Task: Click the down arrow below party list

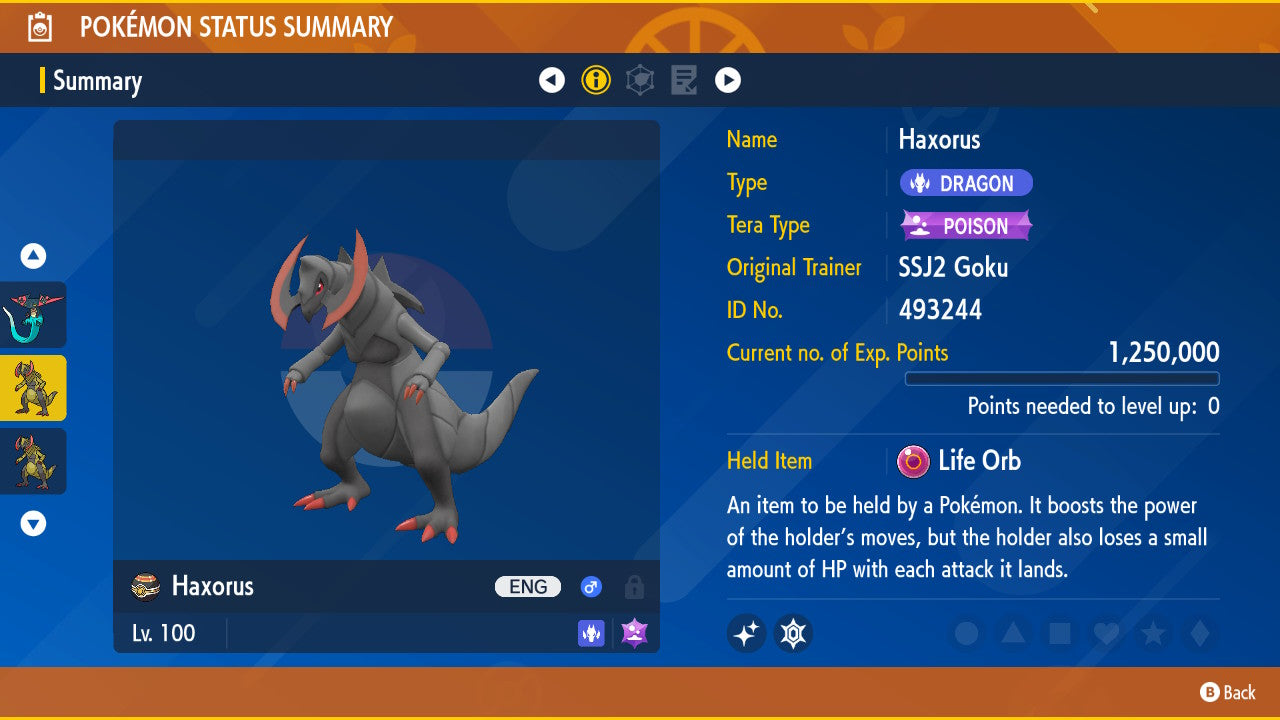Action: click(x=34, y=523)
